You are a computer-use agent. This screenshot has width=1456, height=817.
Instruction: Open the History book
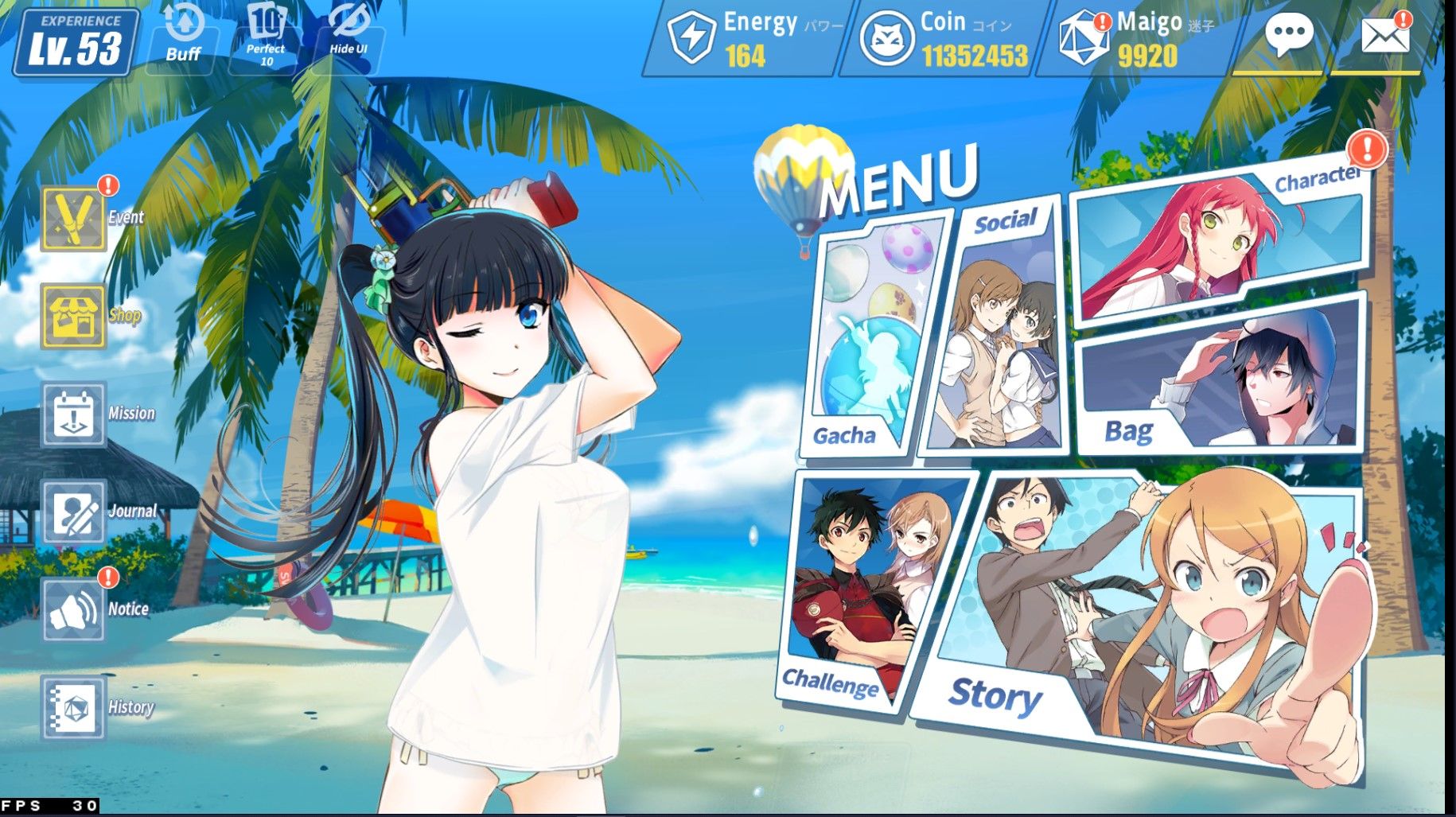tap(74, 708)
